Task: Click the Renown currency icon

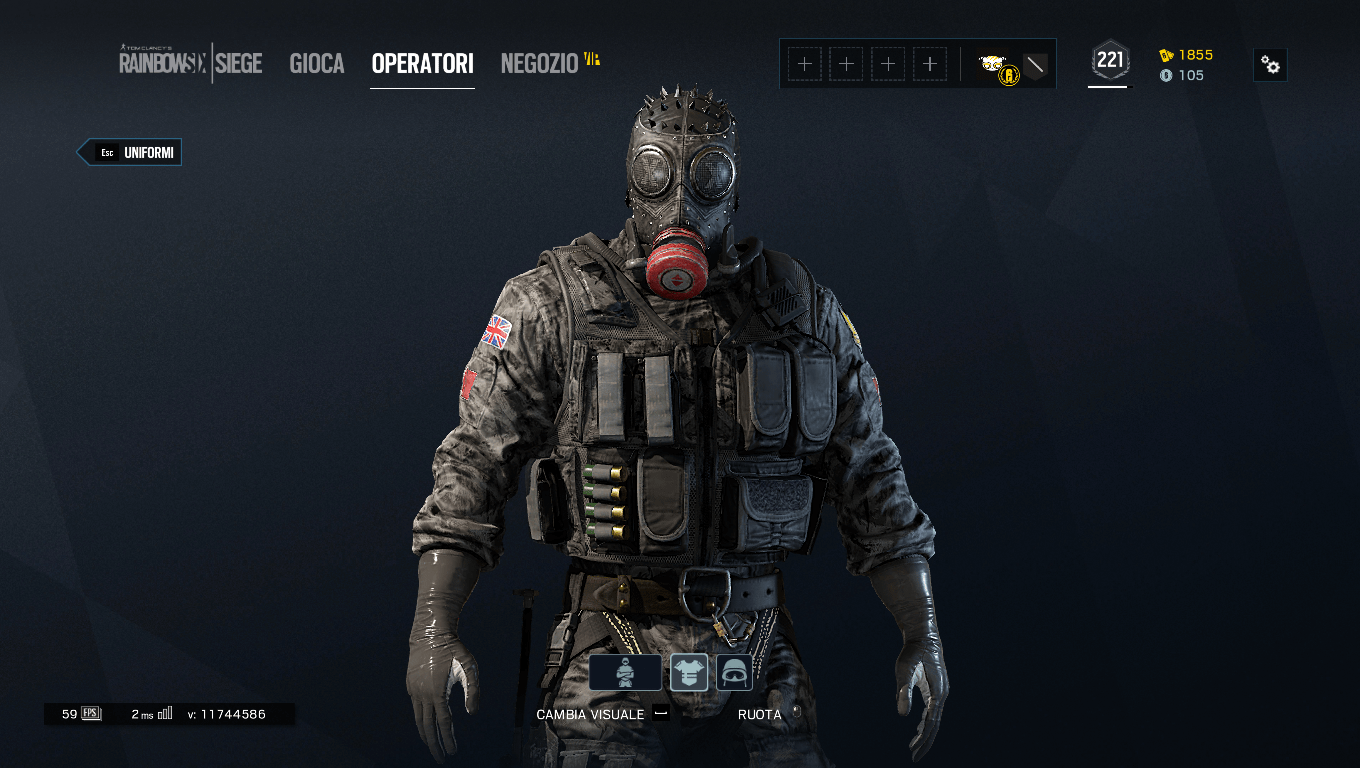Action: (x=1167, y=56)
